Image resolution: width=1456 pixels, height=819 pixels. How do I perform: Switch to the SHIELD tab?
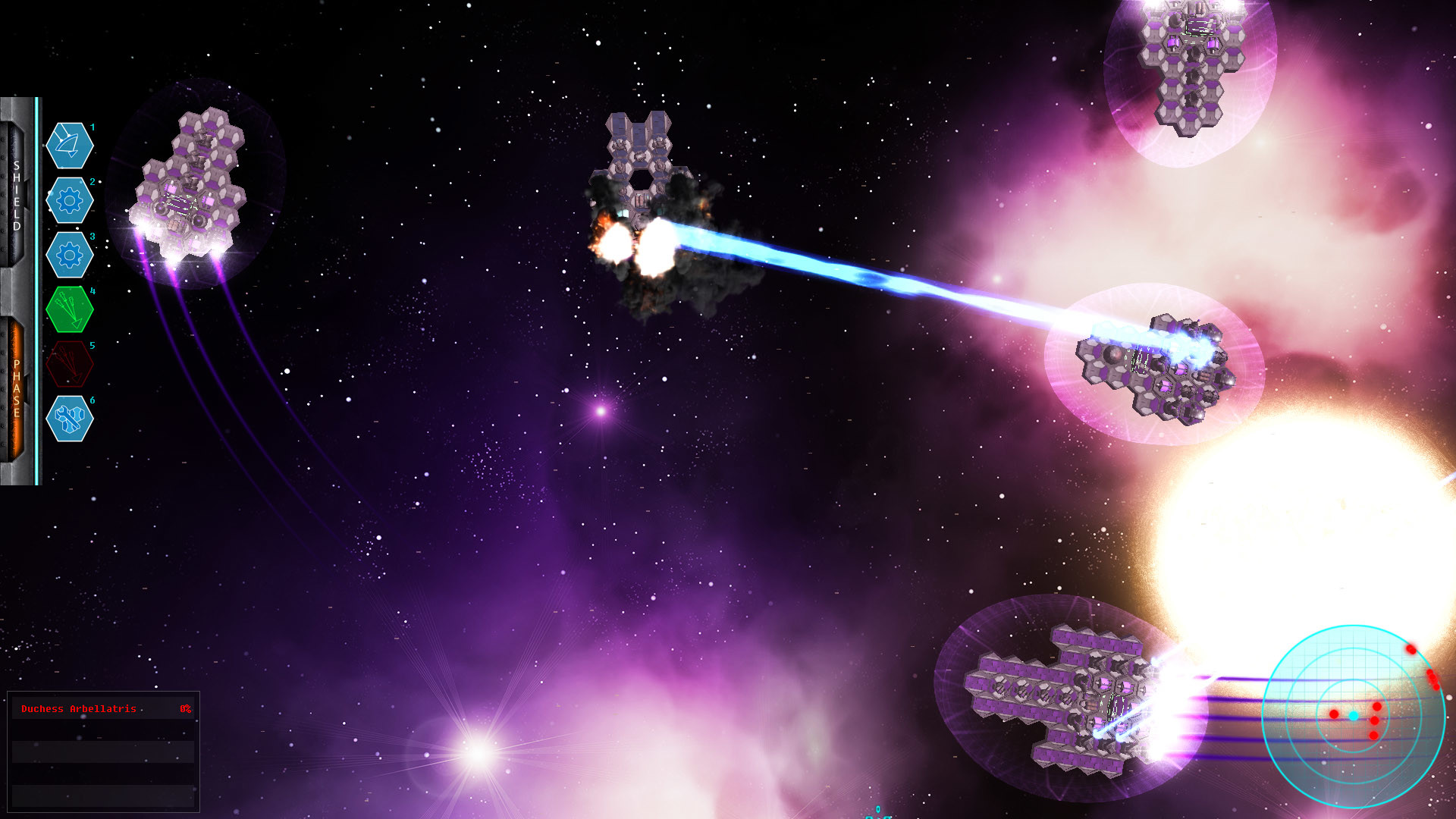tap(15, 197)
